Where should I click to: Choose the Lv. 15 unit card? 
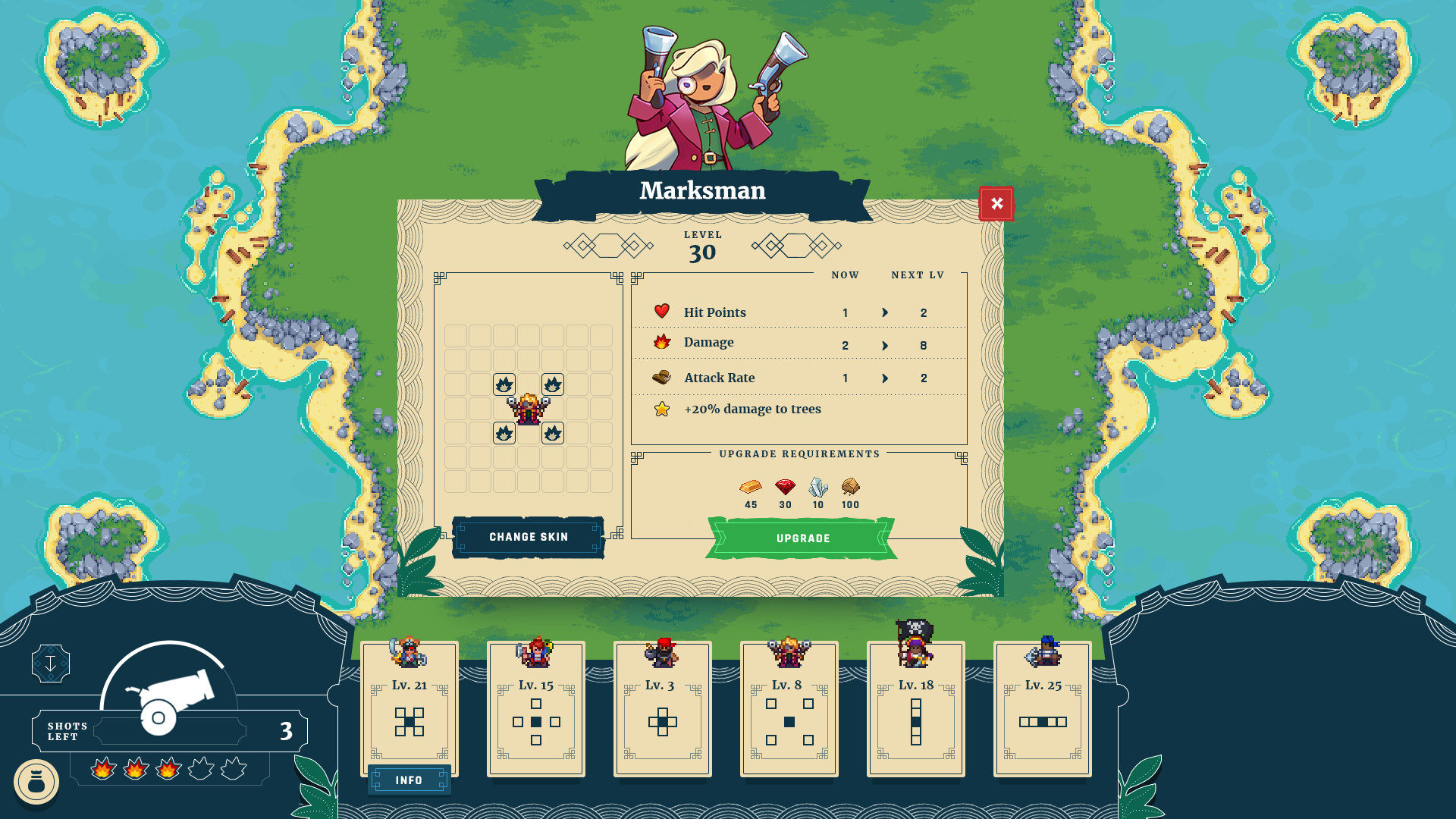click(x=536, y=709)
